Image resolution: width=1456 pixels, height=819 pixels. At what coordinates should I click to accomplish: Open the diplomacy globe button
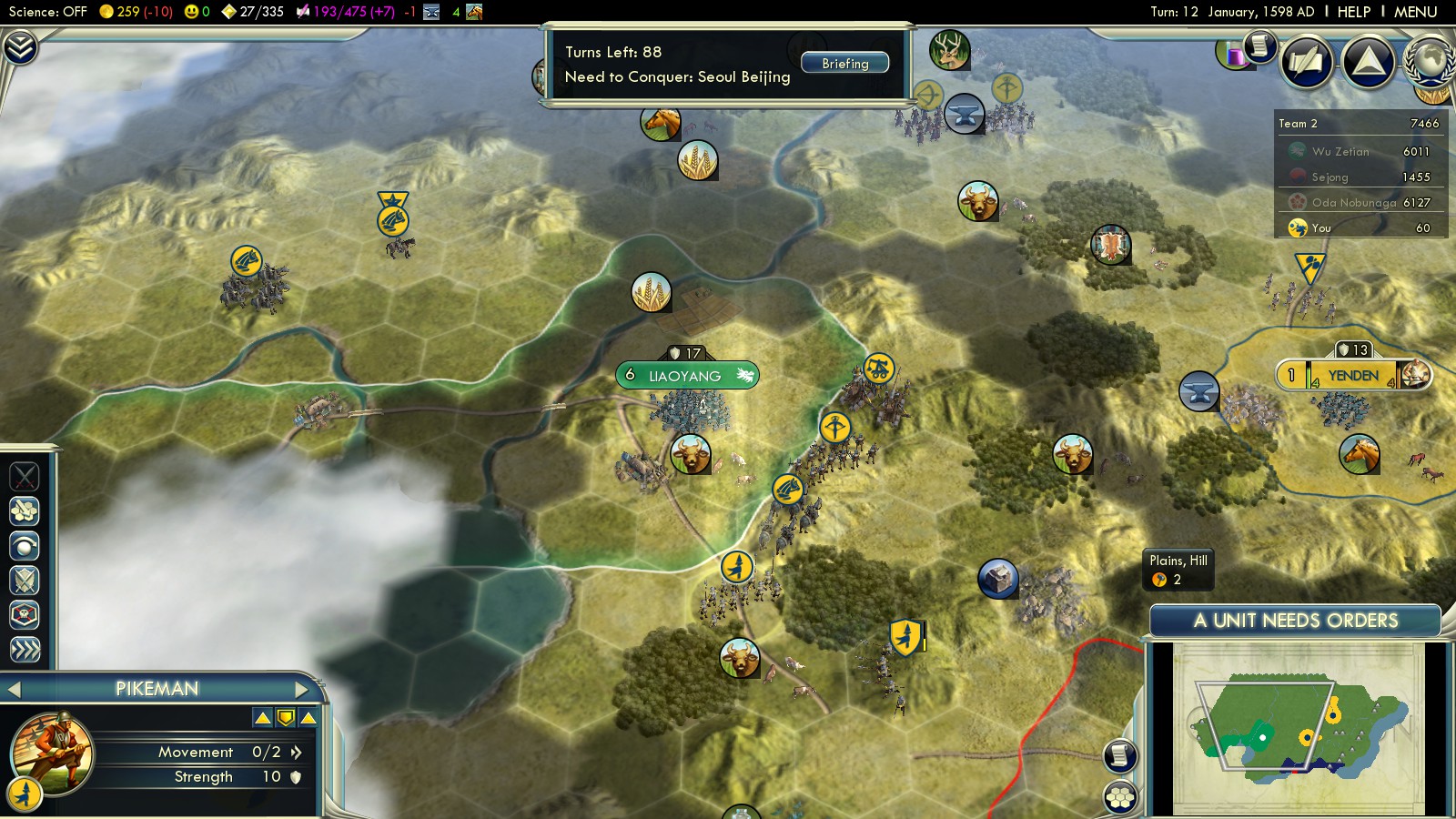pyautogui.click(x=1430, y=61)
